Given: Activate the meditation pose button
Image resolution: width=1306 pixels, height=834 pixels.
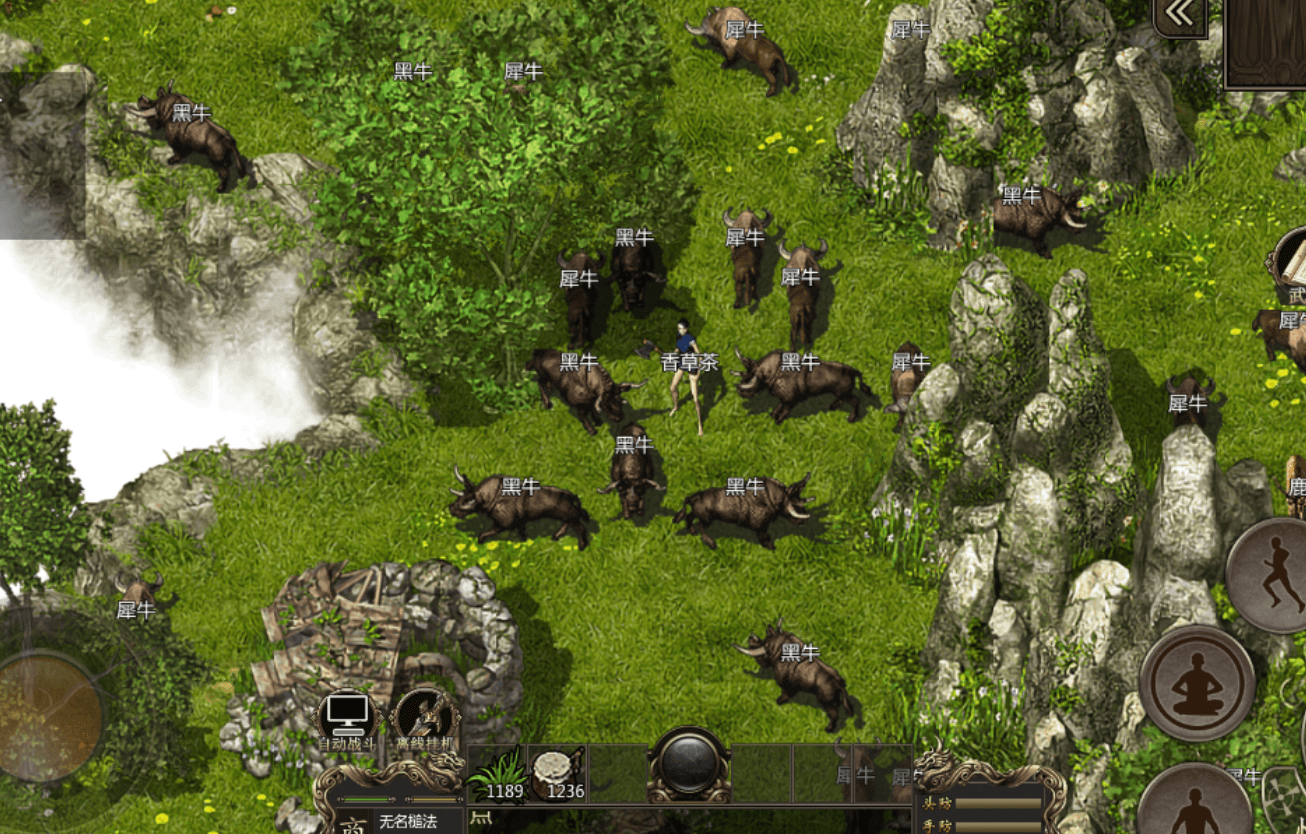Looking at the screenshot, I should (x=1197, y=683).
